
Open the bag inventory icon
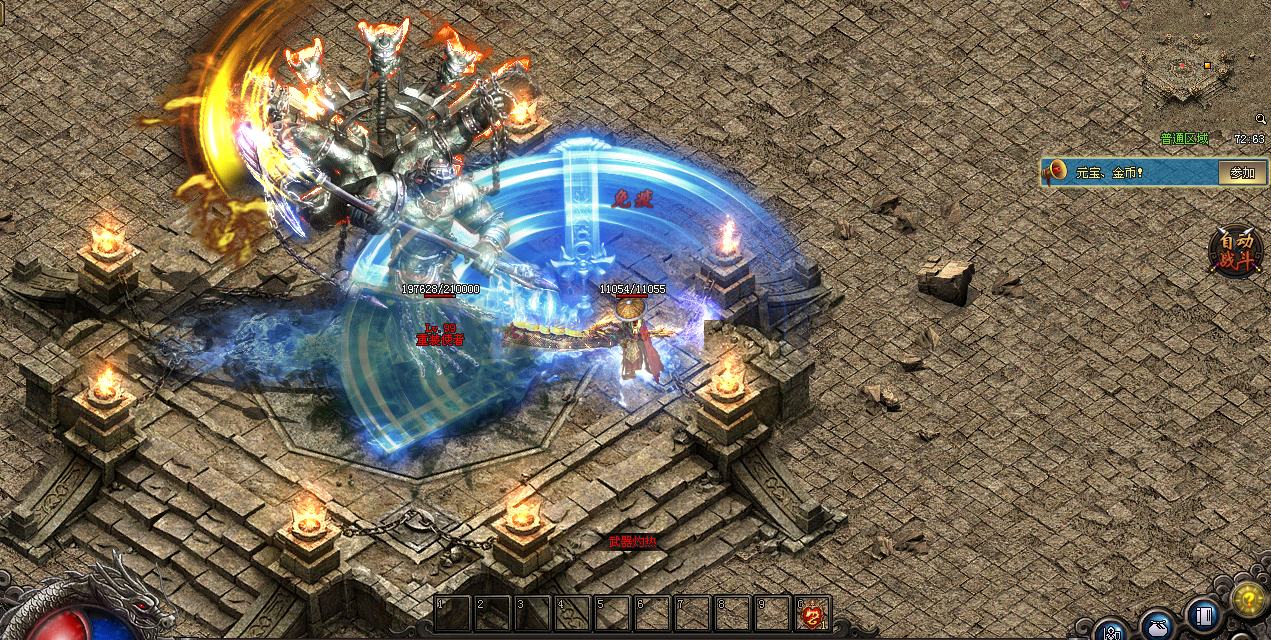(x=1158, y=627)
